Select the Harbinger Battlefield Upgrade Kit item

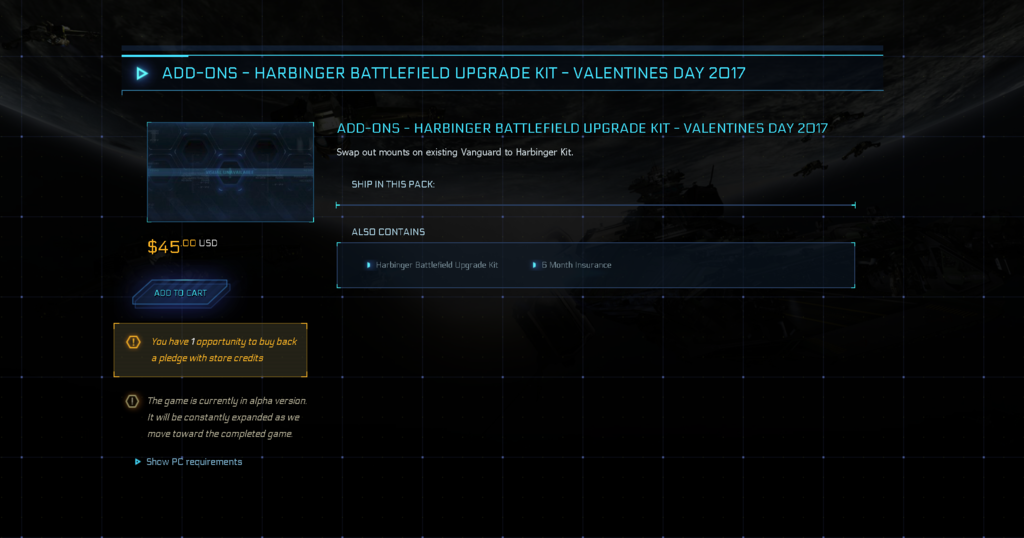pyautogui.click(x=436, y=265)
